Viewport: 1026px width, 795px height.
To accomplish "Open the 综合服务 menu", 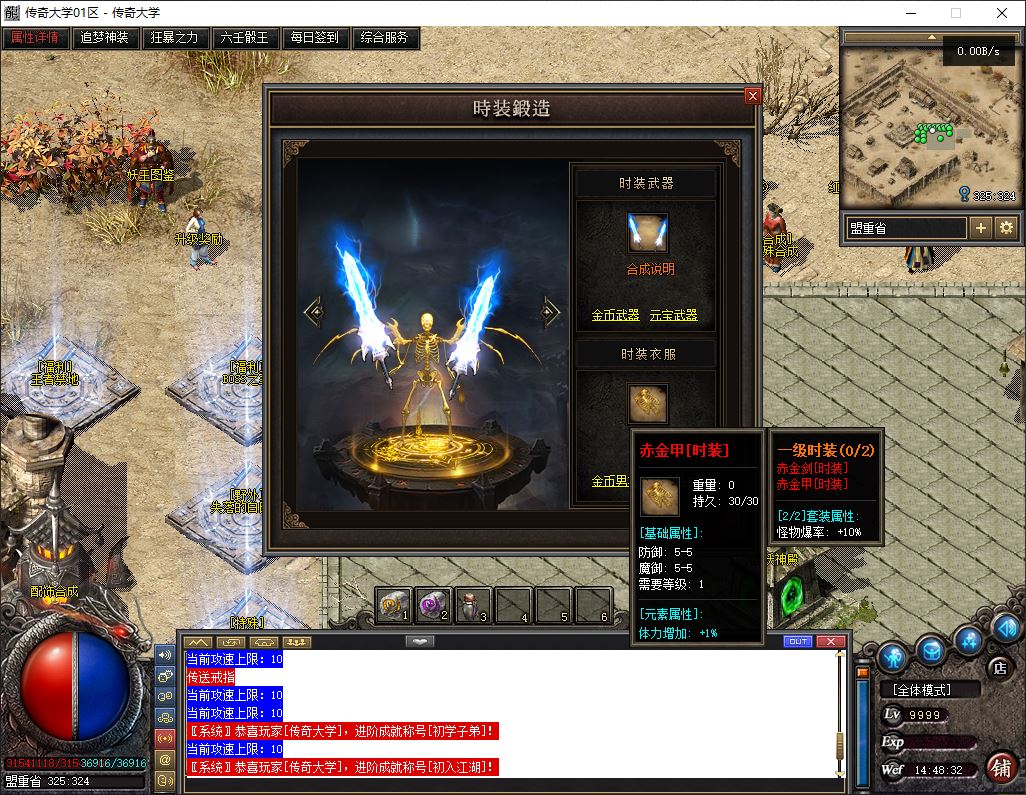I will [x=385, y=38].
